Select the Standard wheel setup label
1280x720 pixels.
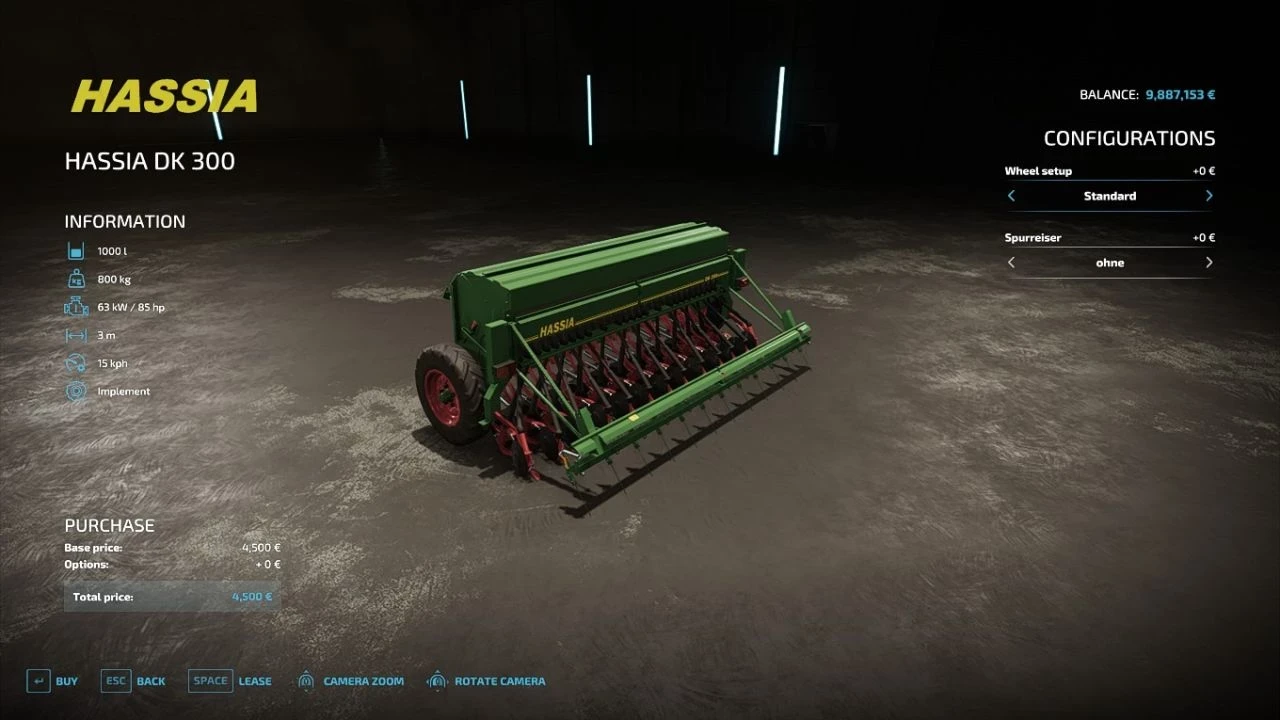(x=1110, y=196)
